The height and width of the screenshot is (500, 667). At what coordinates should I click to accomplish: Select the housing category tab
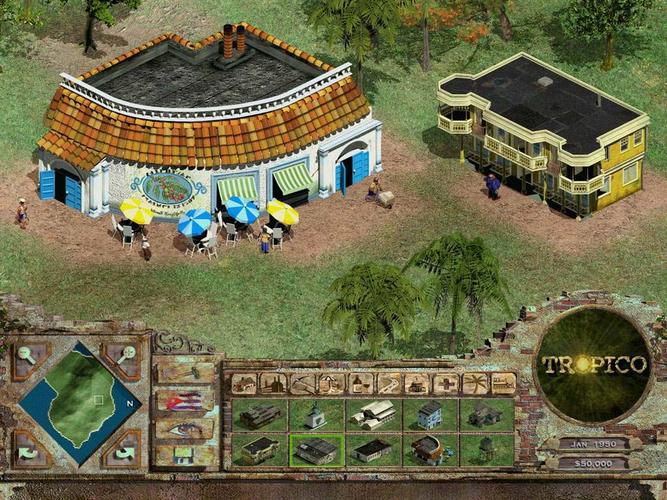tap(244, 383)
